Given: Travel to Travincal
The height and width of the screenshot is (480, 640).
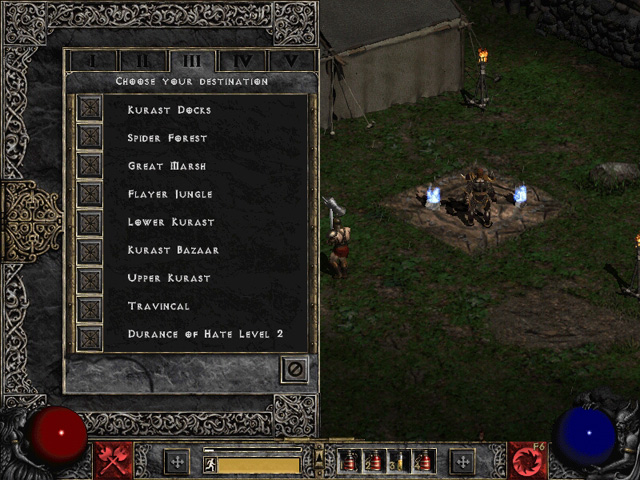Looking at the screenshot, I should click(x=91, y=306).
